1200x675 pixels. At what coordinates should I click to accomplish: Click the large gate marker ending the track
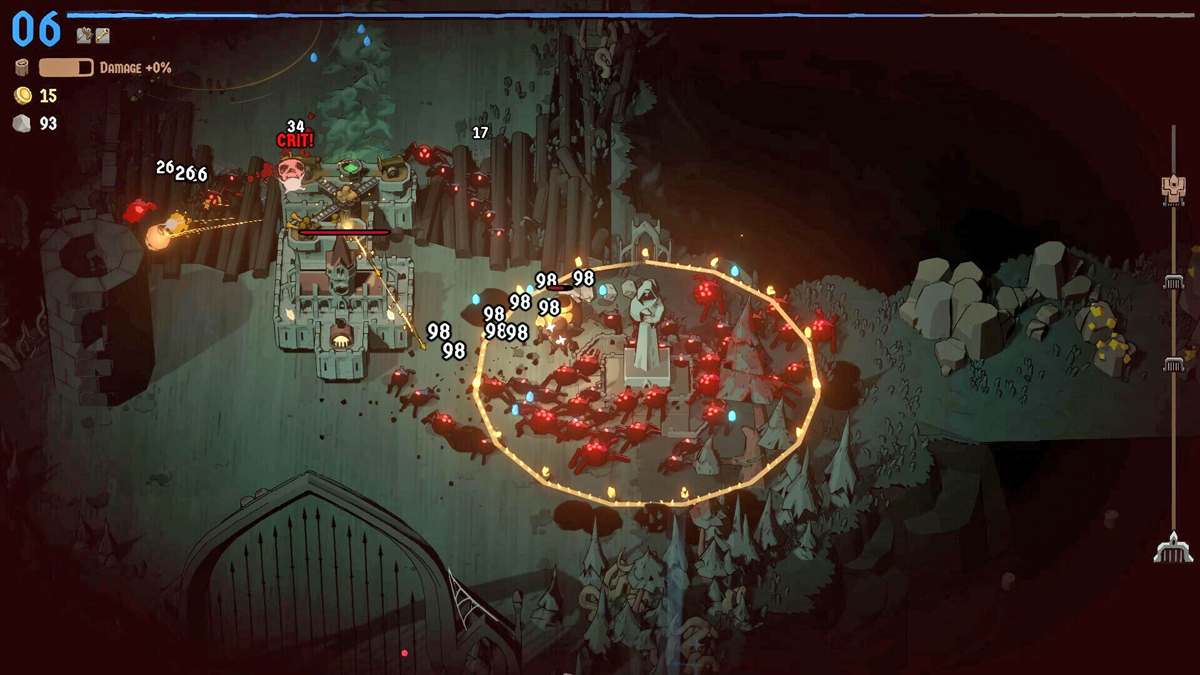[x=1174, y=547]
